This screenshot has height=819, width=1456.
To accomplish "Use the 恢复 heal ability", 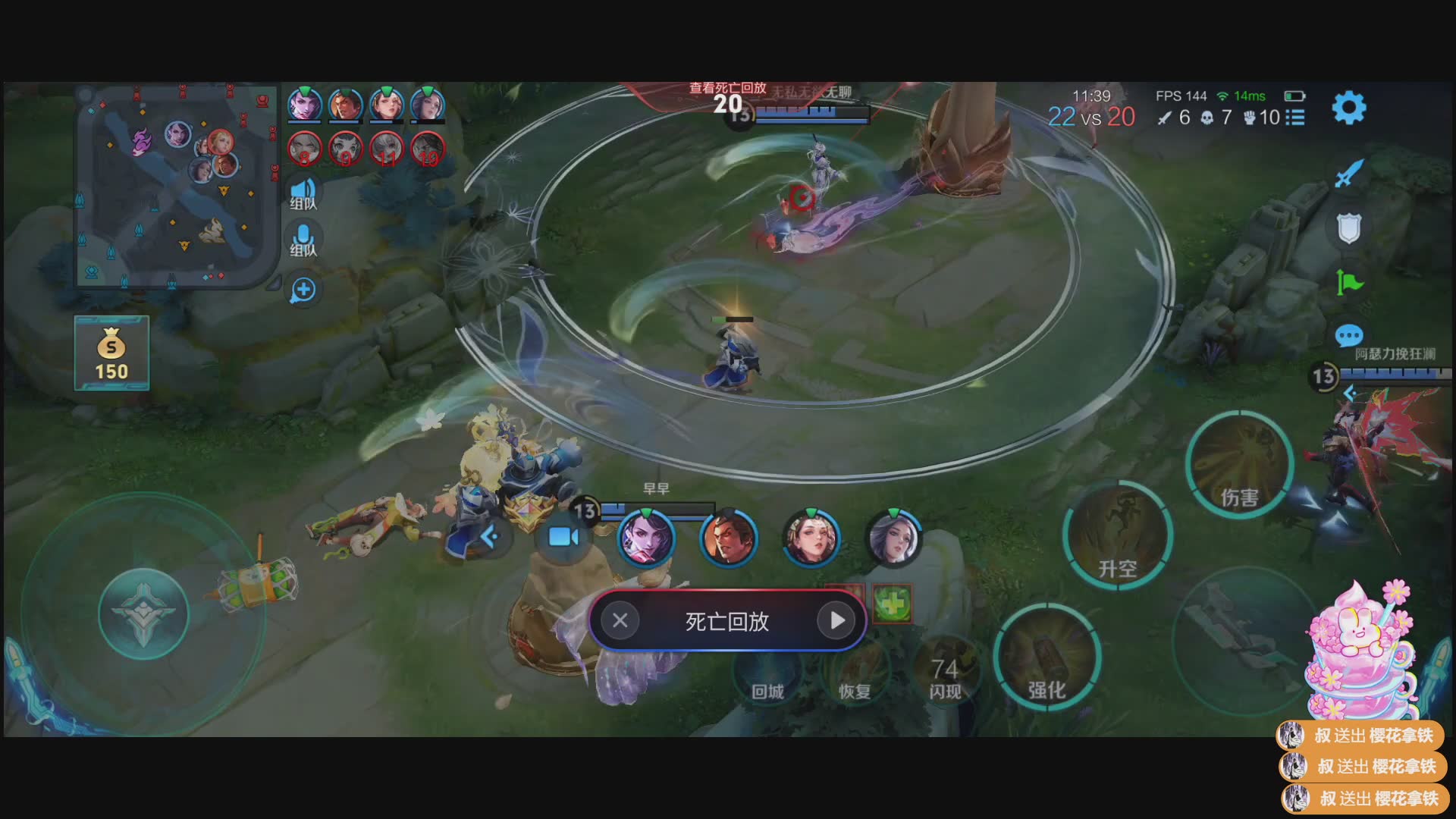I will [x=855, y=673].
